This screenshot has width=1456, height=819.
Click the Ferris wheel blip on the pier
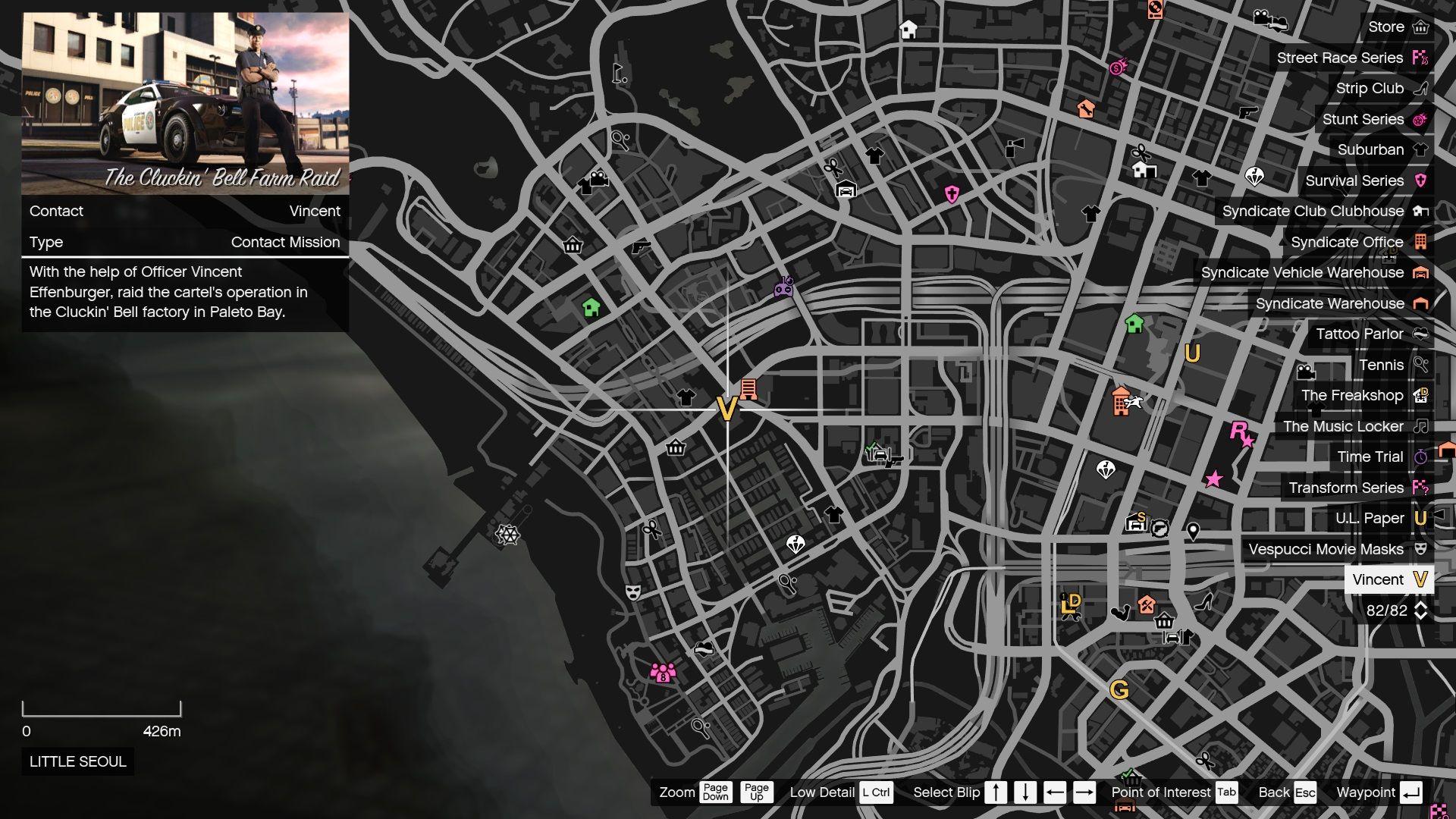click(507, 535)
